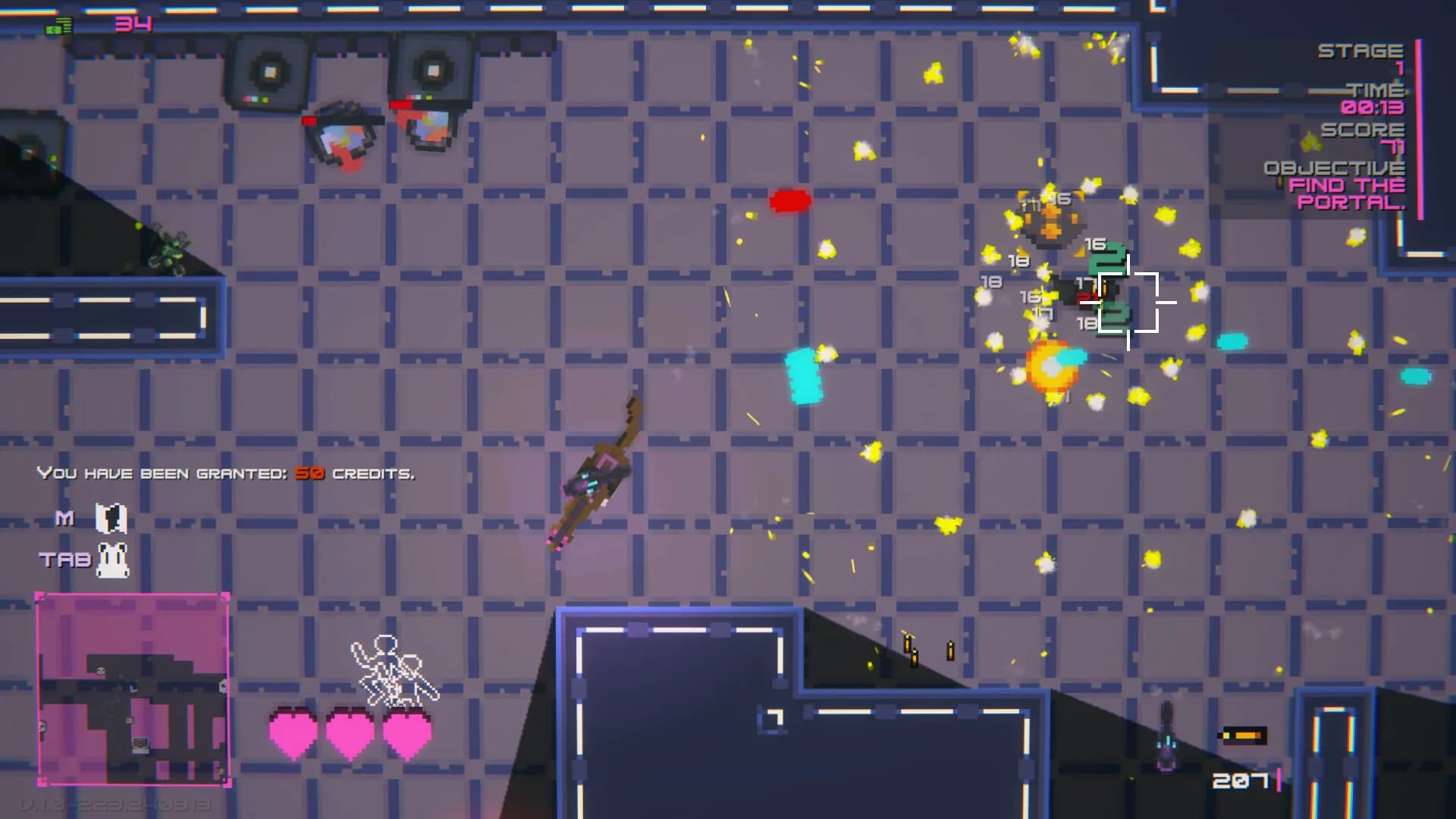The height and width of the screenshot is (819, 1456).
Task: Click the granted 50 credits notification
Action: (x=225, y=472)
